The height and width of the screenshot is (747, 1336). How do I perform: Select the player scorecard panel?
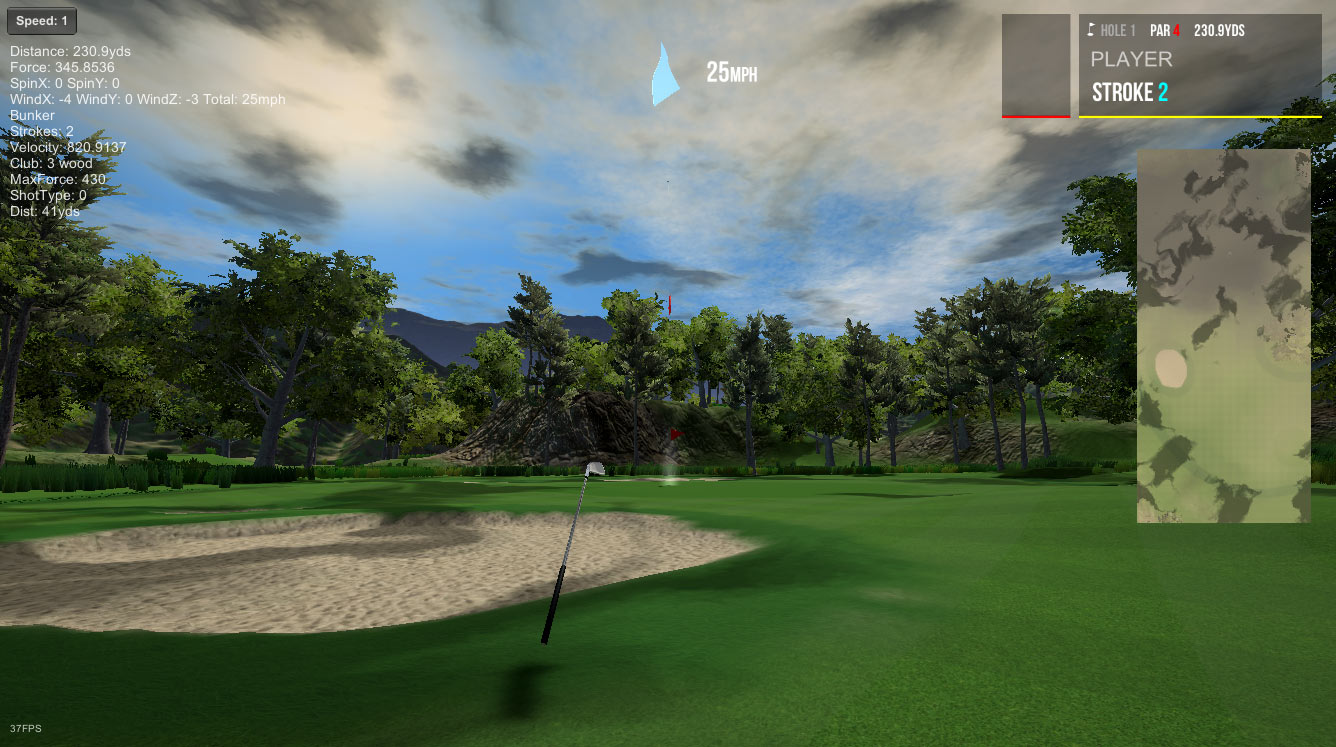coord(1200,66)
